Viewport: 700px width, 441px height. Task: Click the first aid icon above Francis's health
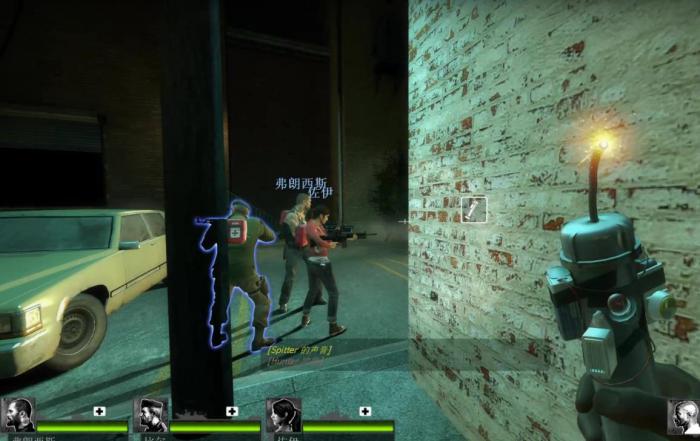tap(100, 411)
